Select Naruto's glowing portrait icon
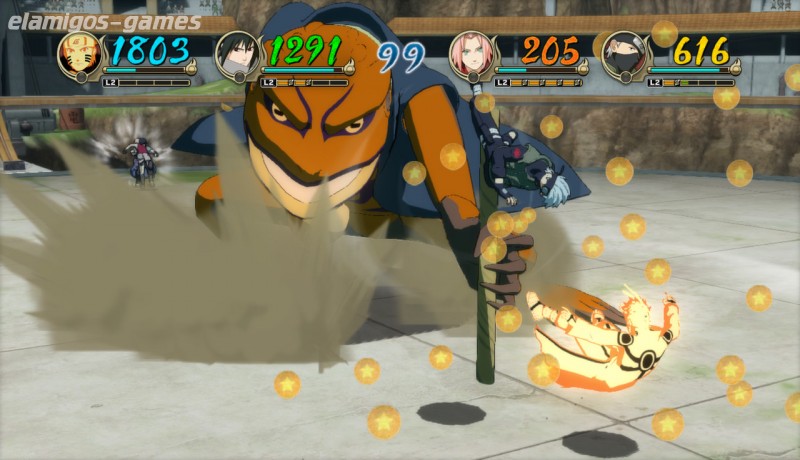The width and height of the screenshot is (800, 460). (78, 55)
